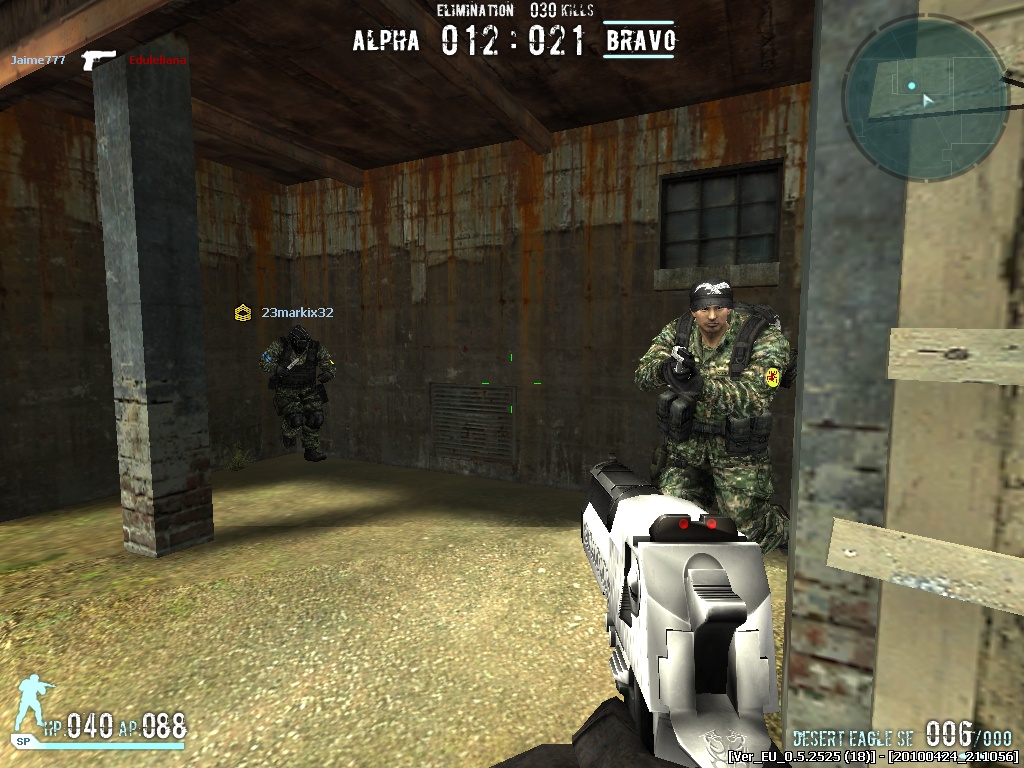1024x768 pixels.
Task: Click the pistol icon in the kill feed
Action: point(98,59)
